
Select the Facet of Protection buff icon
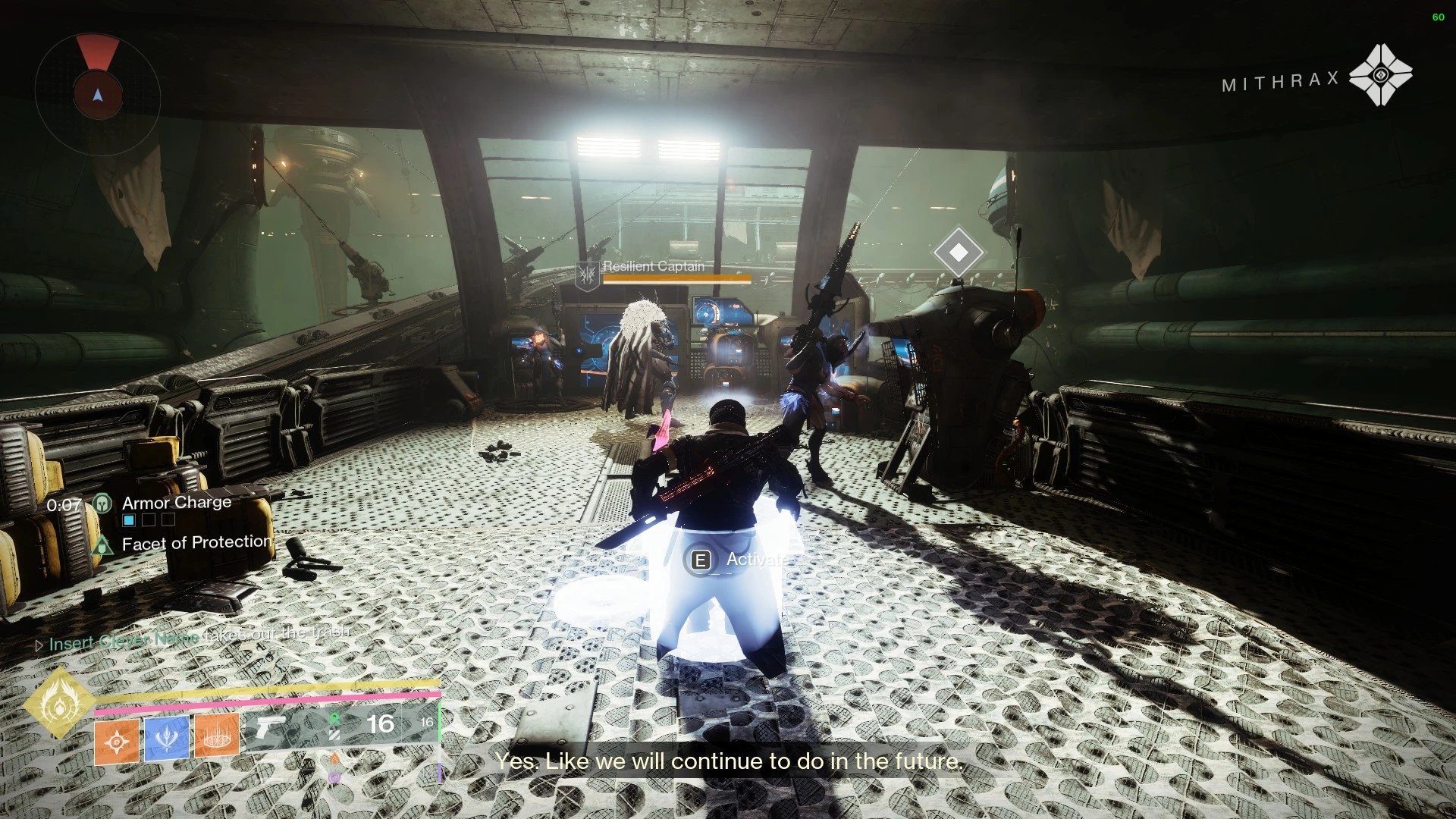pos(102,544)
